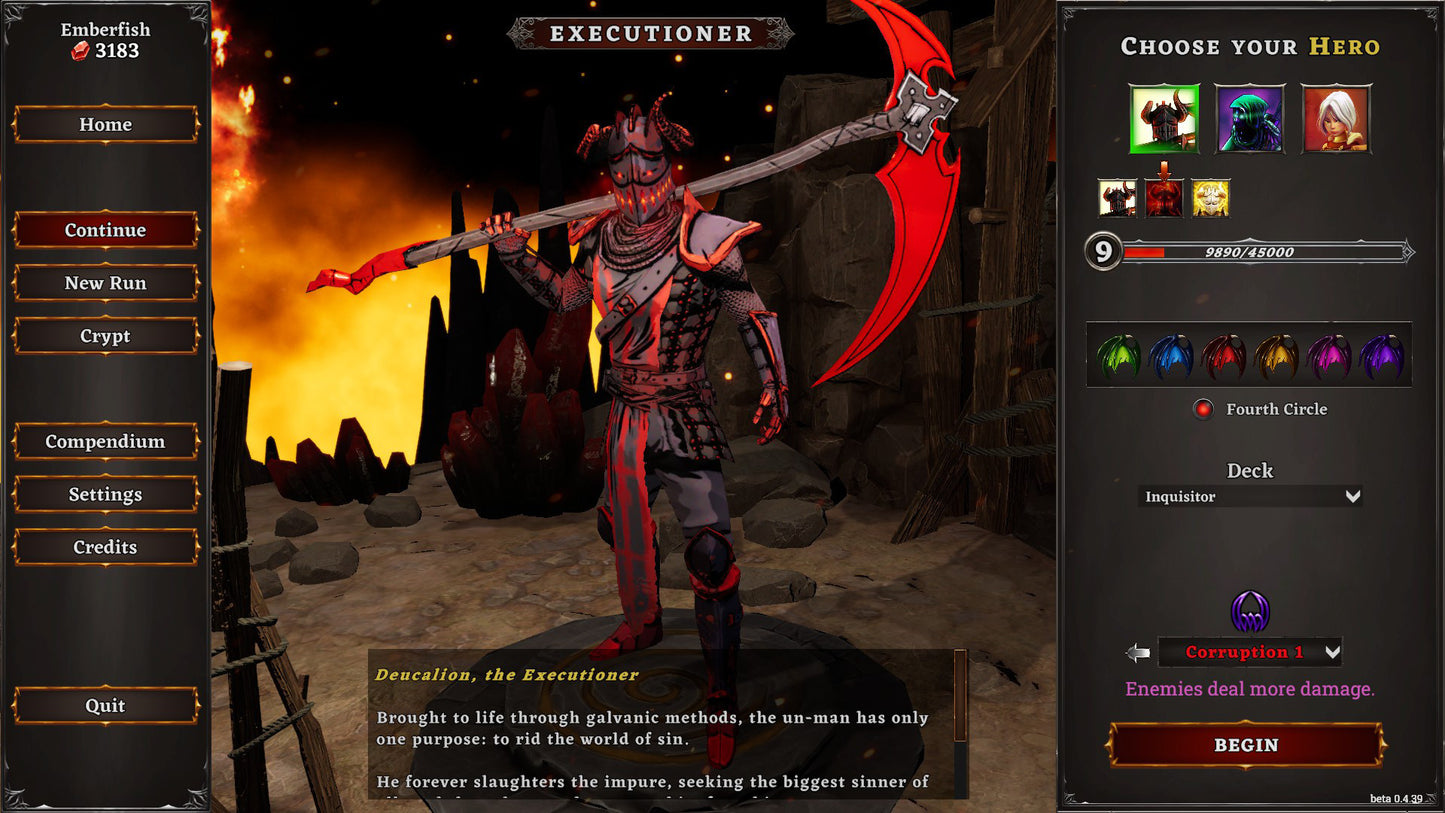Open the Crypt
The height and width of the screenshot is (813, 1445).
[105, 336]
